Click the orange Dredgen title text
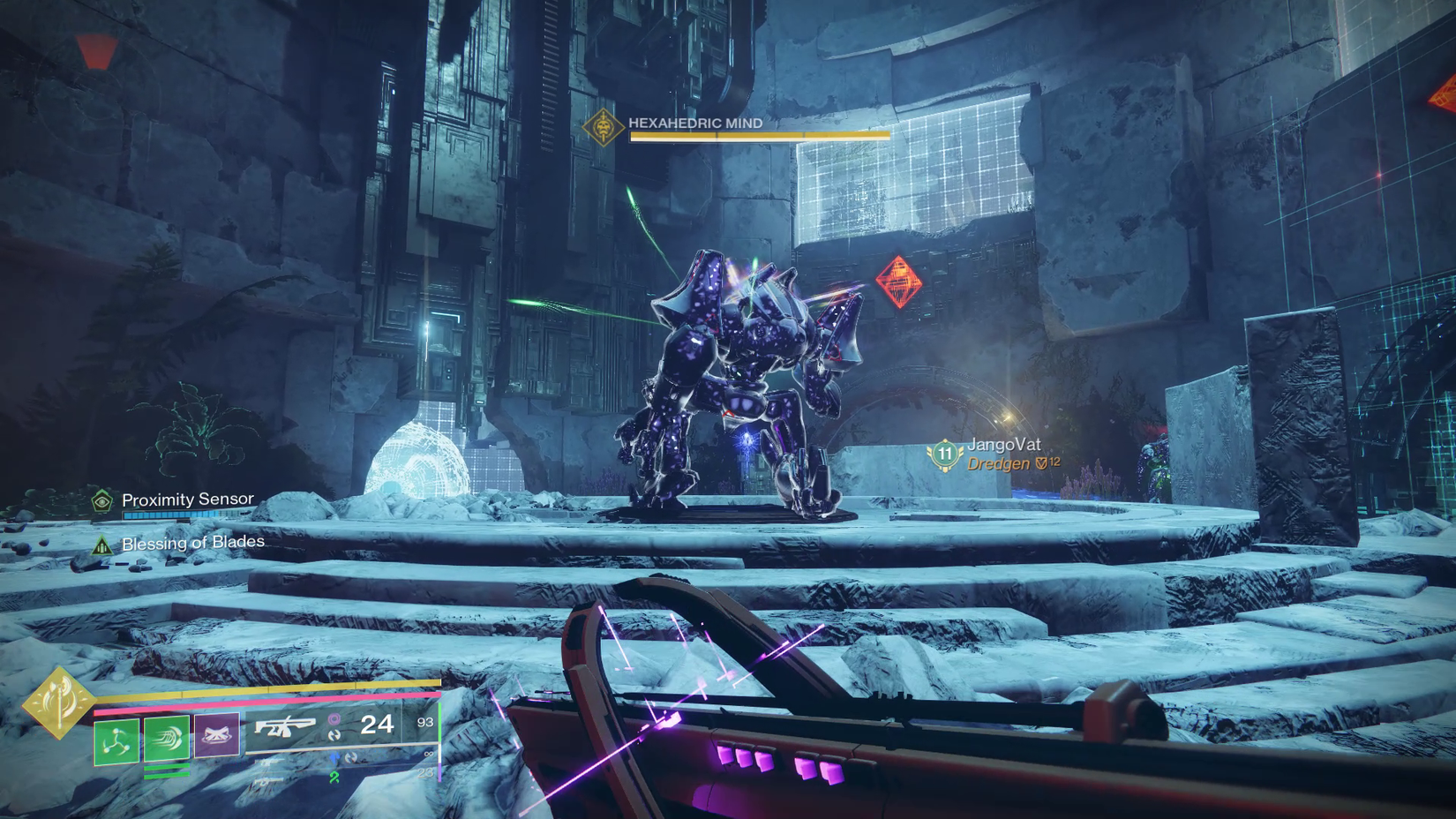This screenshot has width=1456, height=819. (x=997, y=462)
